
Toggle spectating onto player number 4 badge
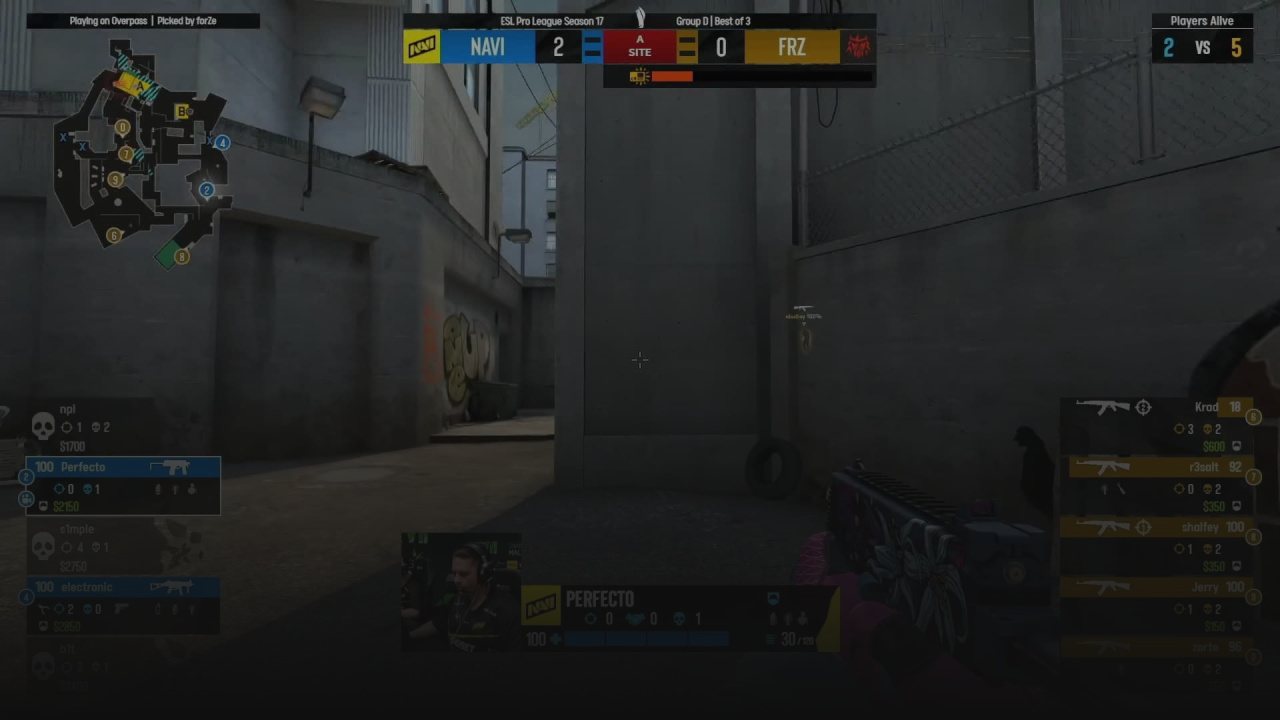(x=26, y=597)
